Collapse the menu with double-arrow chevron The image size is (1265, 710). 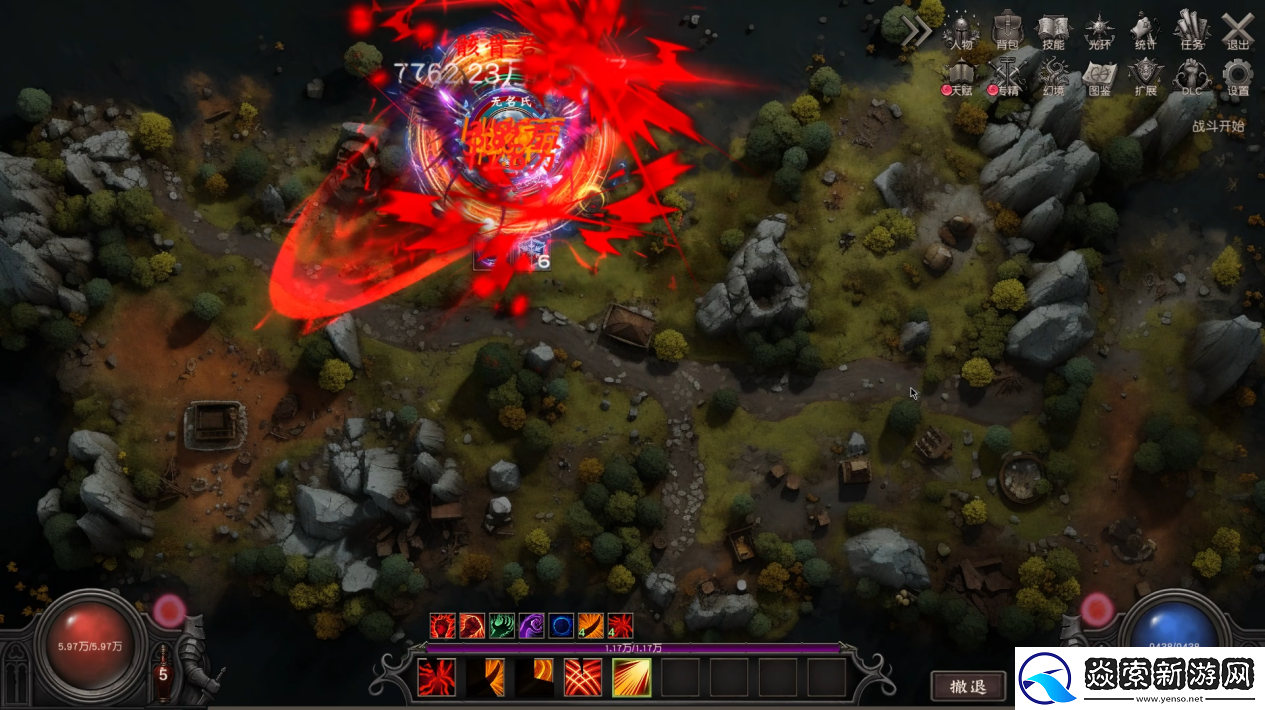tap(916, 32)
